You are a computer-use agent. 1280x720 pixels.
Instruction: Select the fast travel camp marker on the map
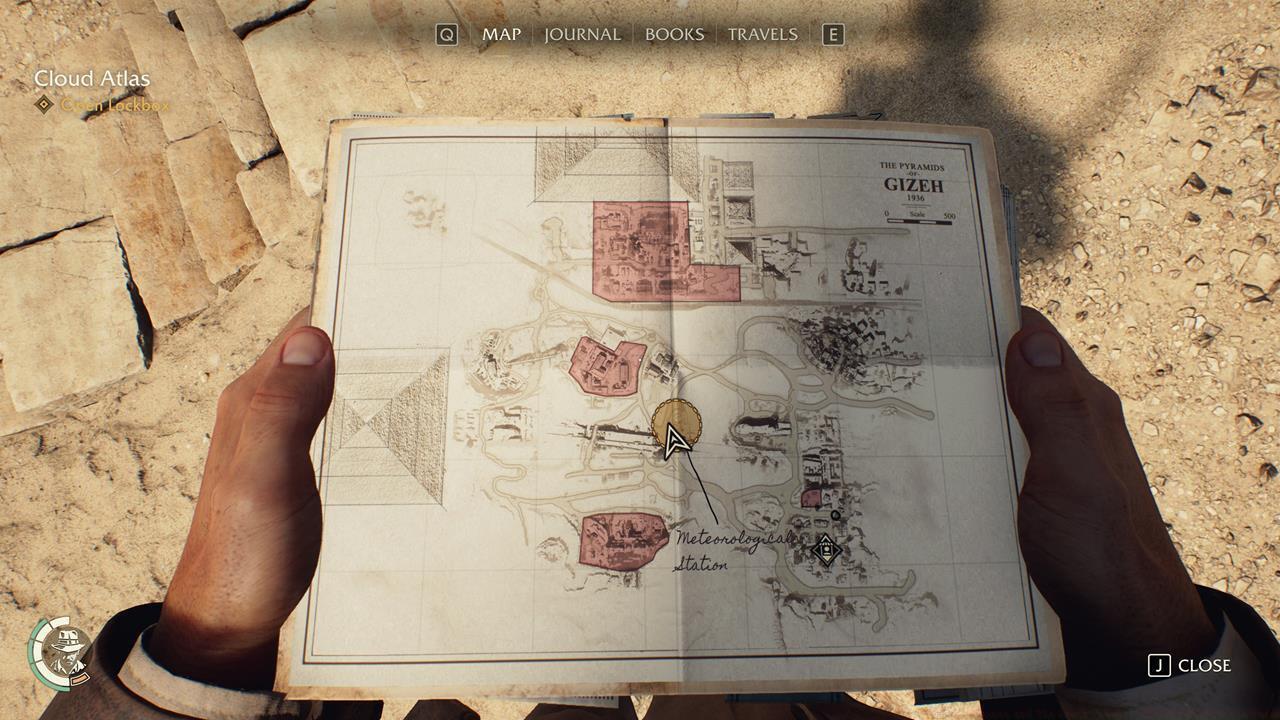tap(825, 550)
